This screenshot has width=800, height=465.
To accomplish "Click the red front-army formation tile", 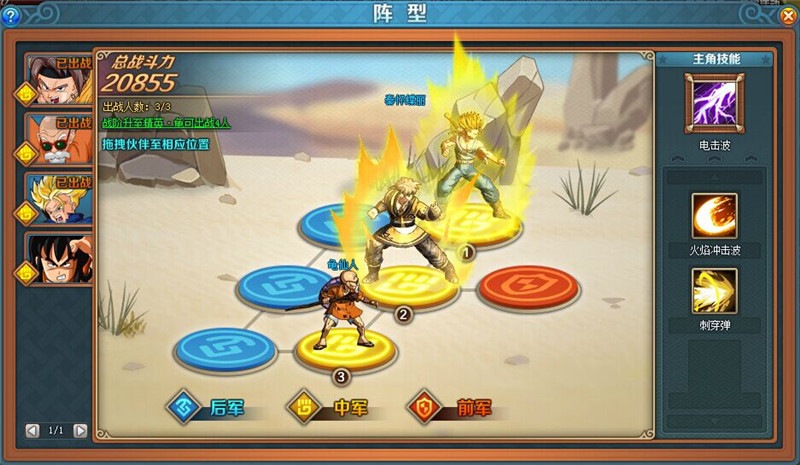I will point(527,286).
